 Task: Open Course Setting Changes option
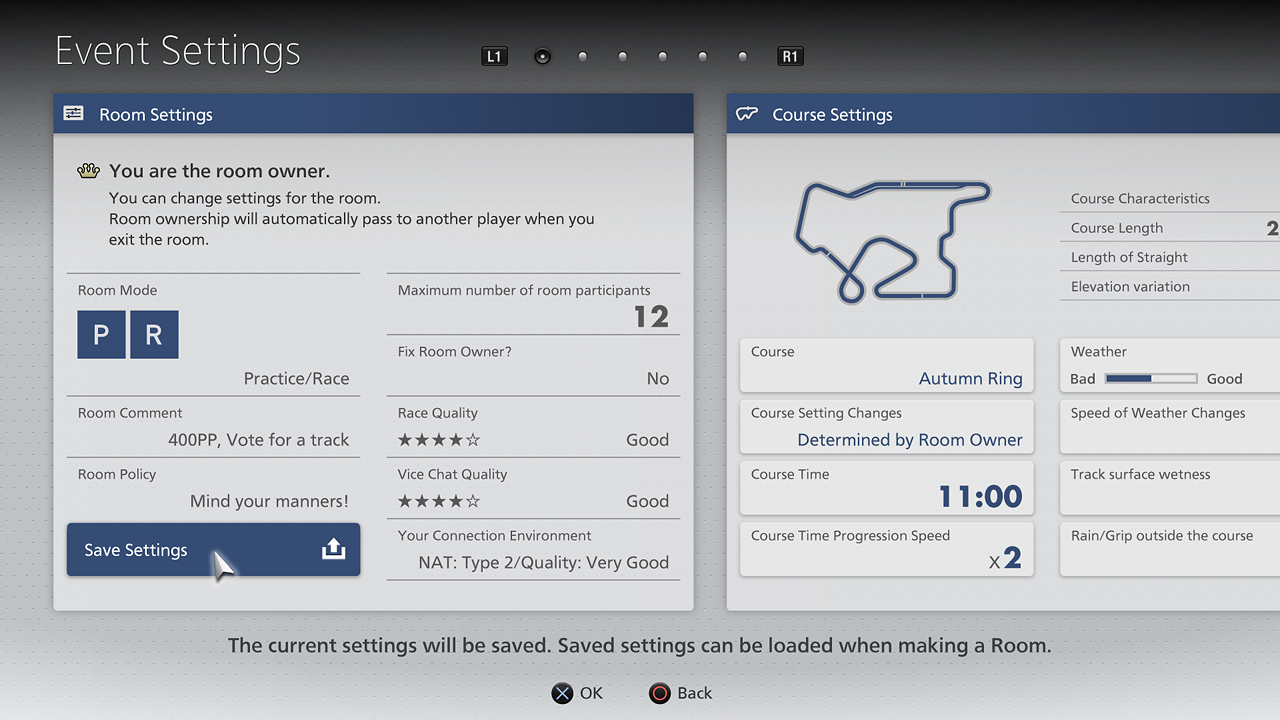coord(886,427)
